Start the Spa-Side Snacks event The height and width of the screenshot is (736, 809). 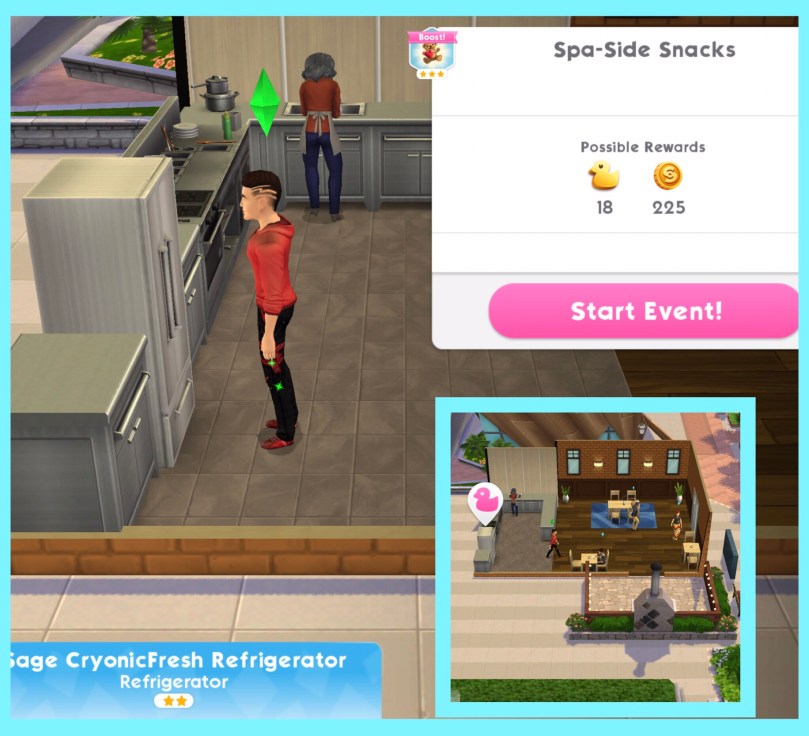pos(645,310)
